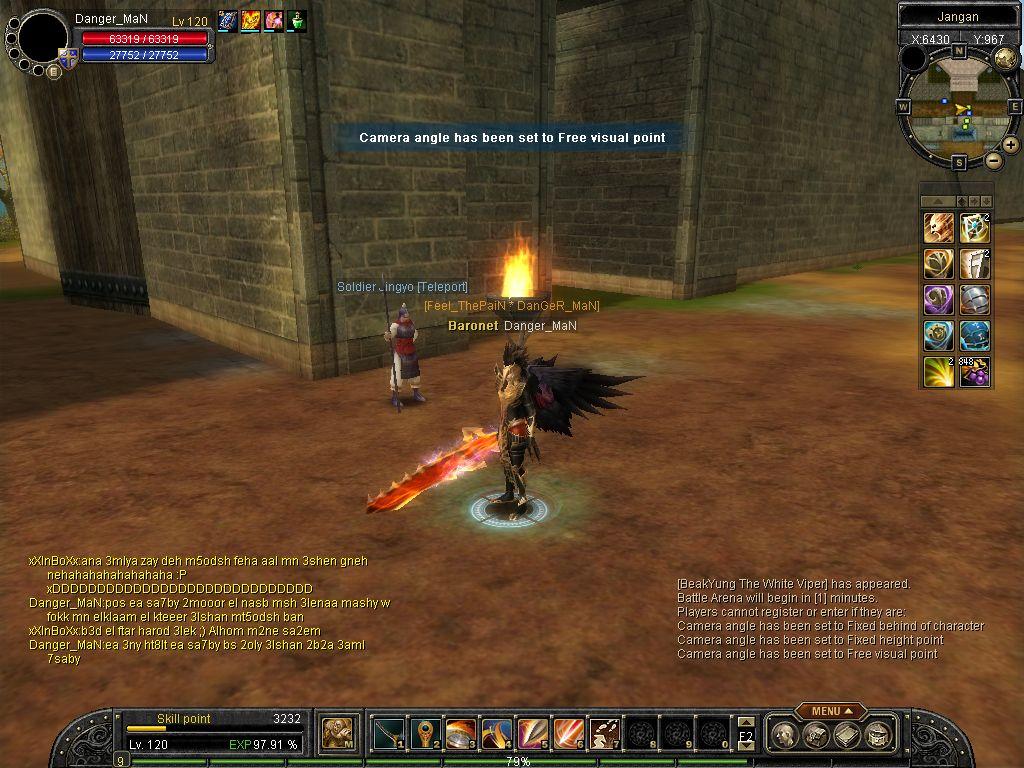Select the steel helmet skill icon

(975, 300)
